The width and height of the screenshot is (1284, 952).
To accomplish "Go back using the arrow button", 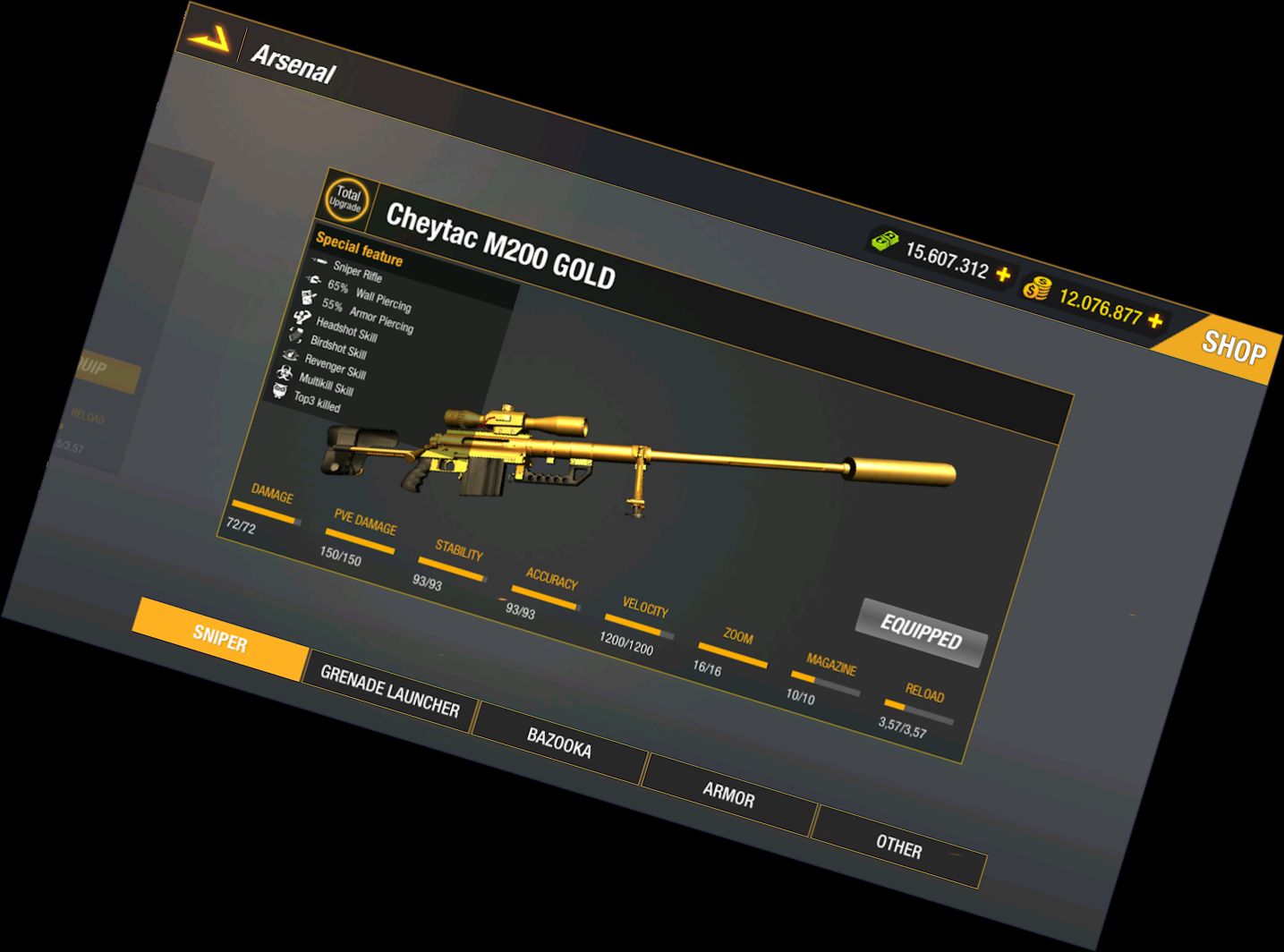I will tap(208, 38).
